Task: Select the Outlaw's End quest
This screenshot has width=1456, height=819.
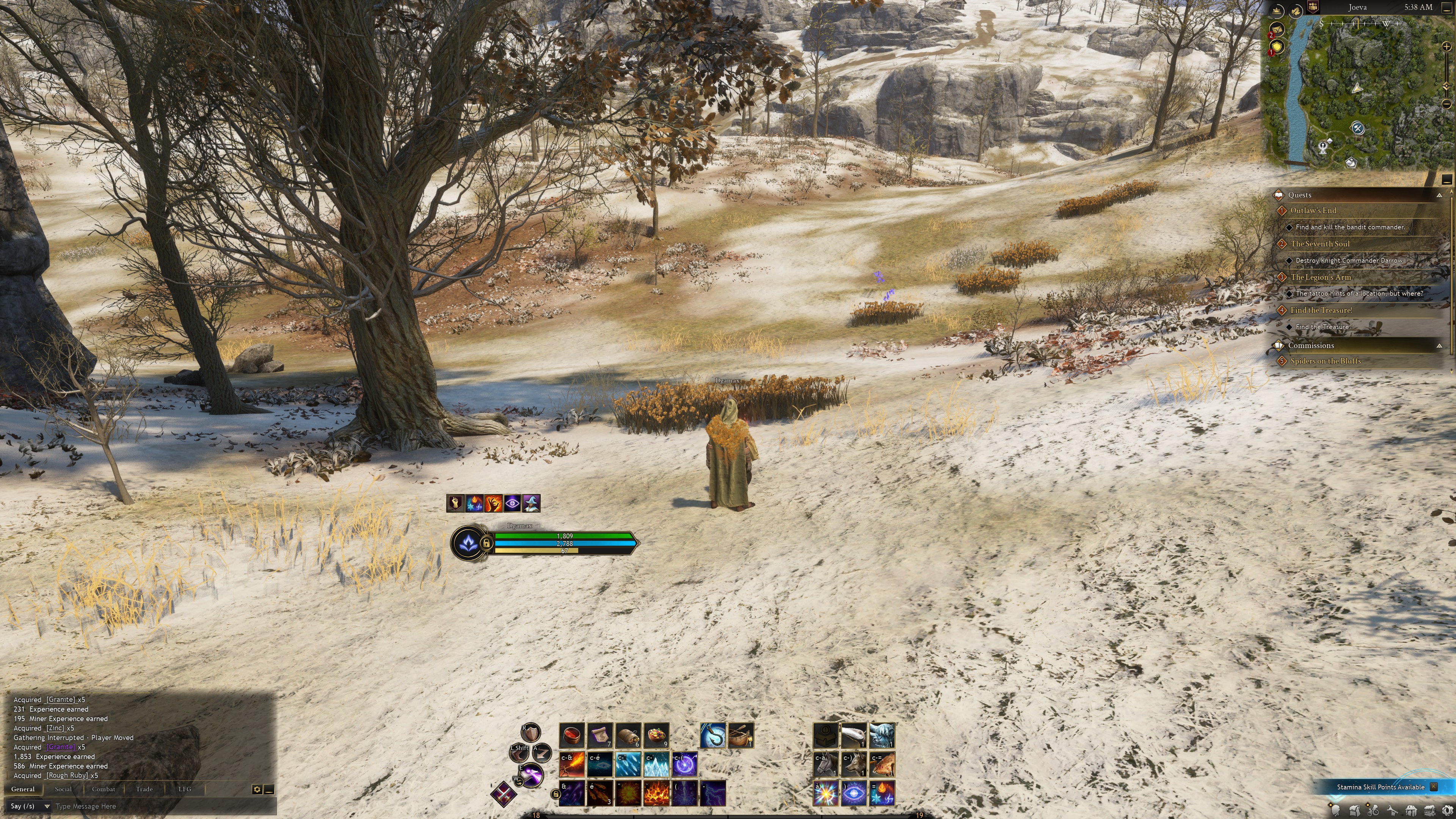Action: click(x=1313, y=210)
